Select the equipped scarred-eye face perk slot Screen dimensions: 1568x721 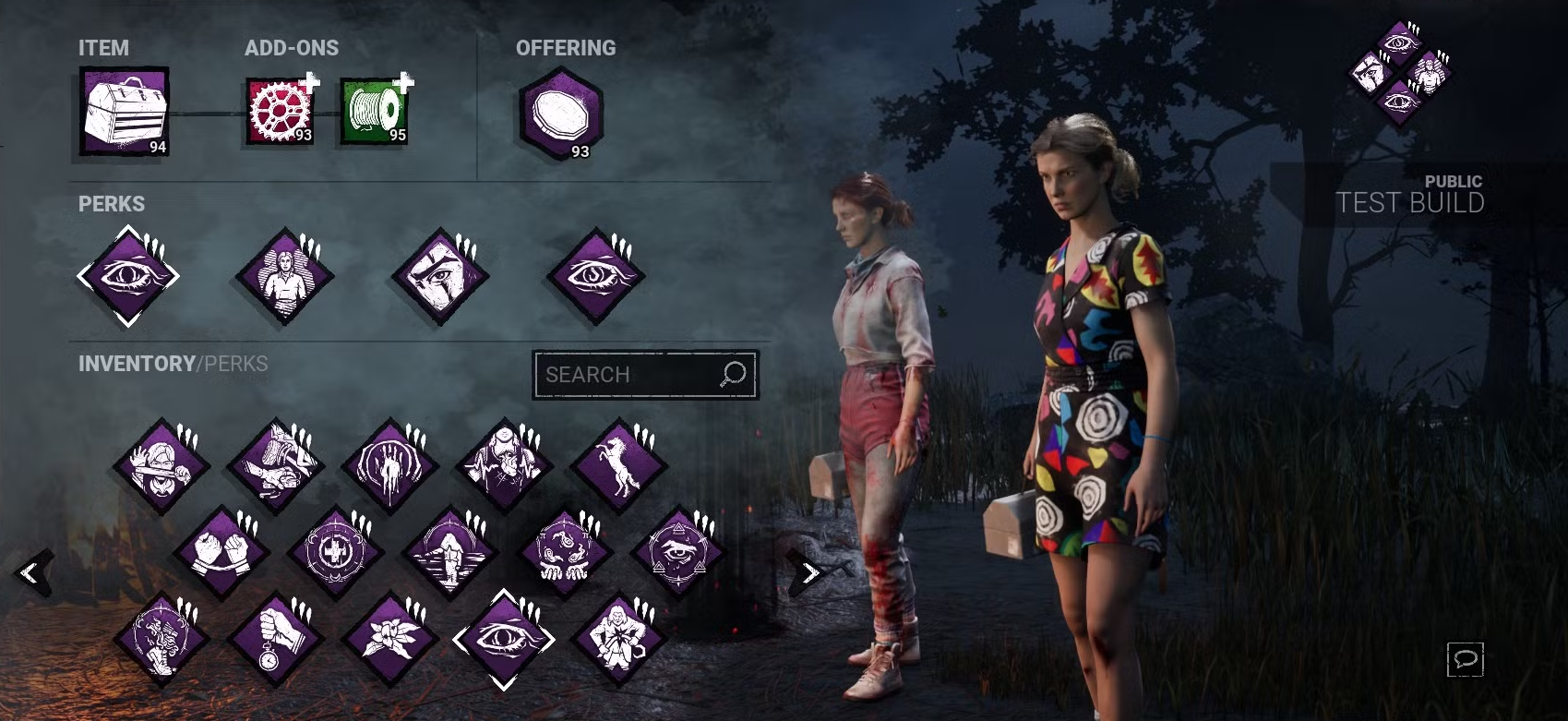pos(440,276)
